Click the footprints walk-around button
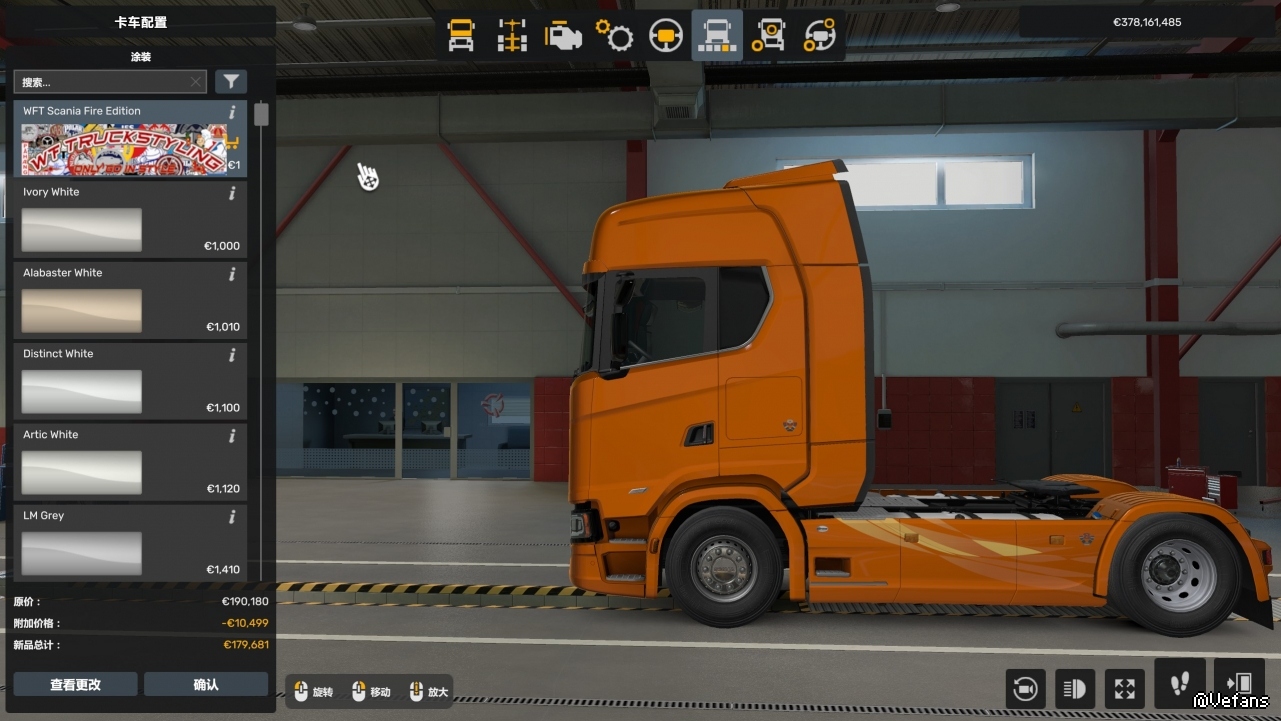The width and height of the screenshot is (1281, 721). click(x=1179, y=684)
